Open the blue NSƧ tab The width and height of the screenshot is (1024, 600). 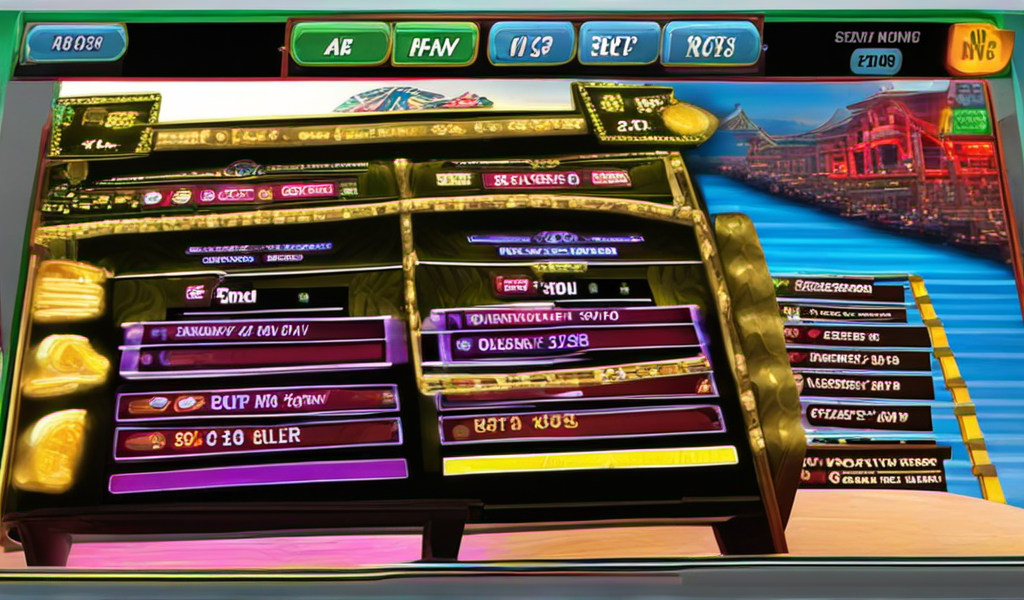[x=530, y=45]
